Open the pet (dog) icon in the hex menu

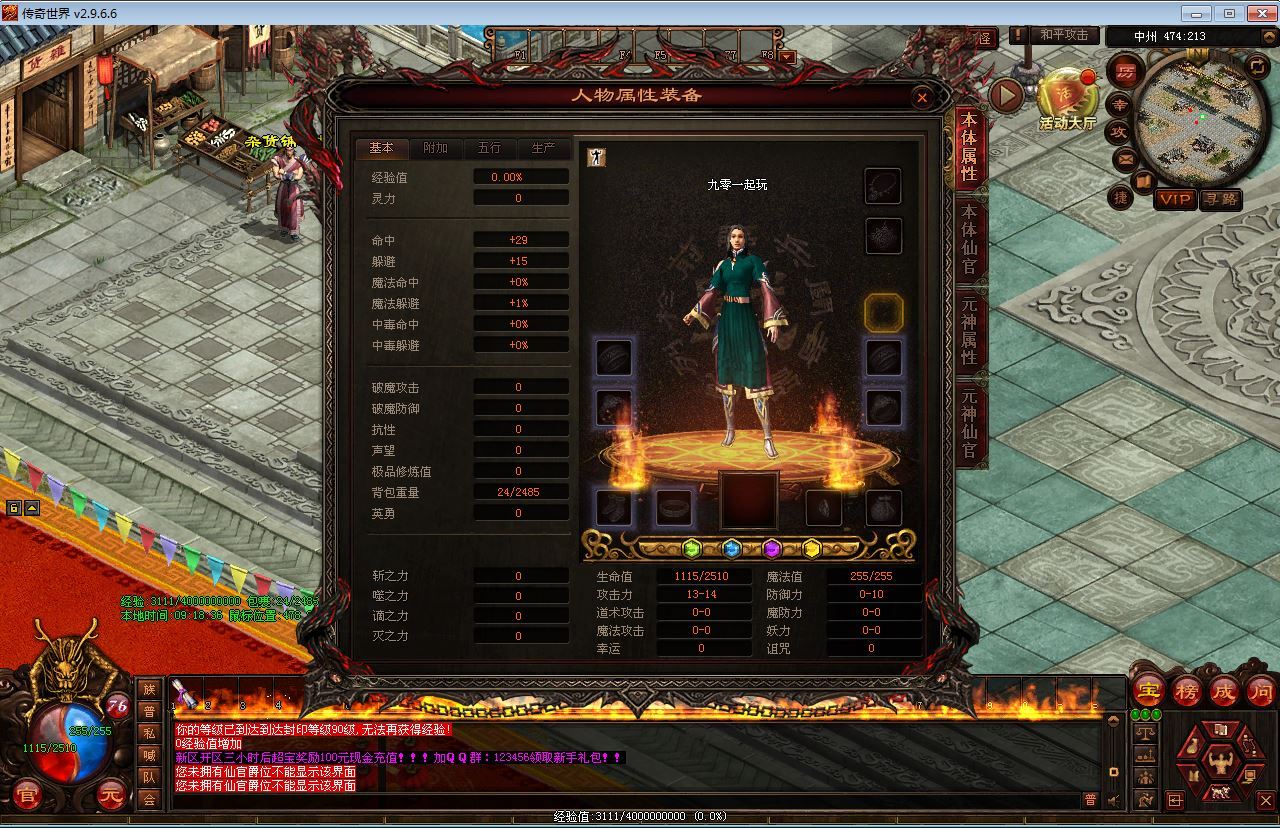pyautogui.click(x=1220, y=791)
